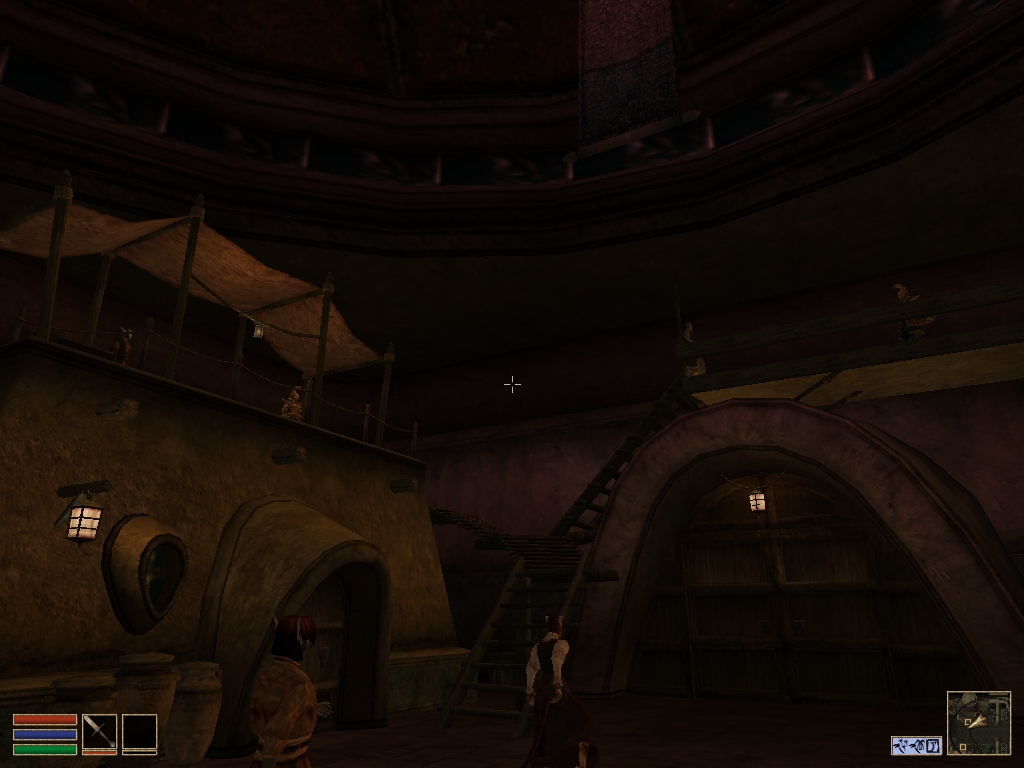This screenshot has height=768, width=1024.
Task: Click the empty magic slot beside the sword
Action: pyautogui.click(x=139, y=731)
